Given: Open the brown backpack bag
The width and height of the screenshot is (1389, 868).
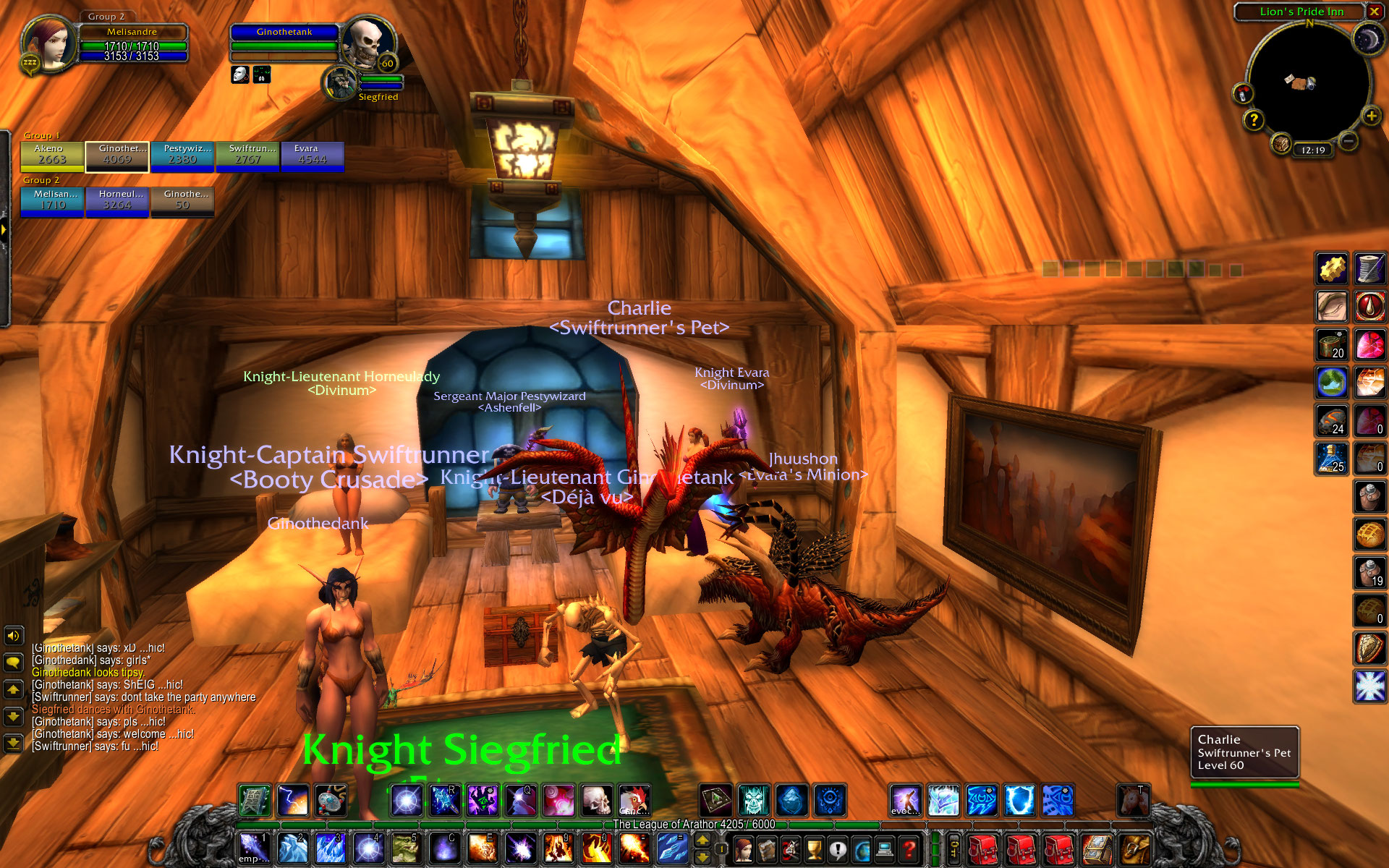Looking at the screenshot, I should [x=1134, y=848].
